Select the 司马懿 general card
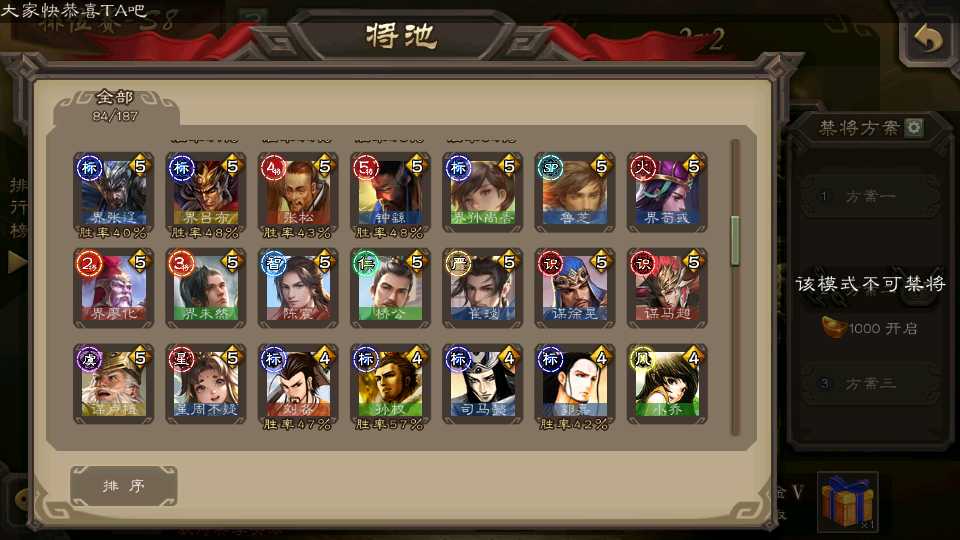960x540 pixels. [481, 383]
